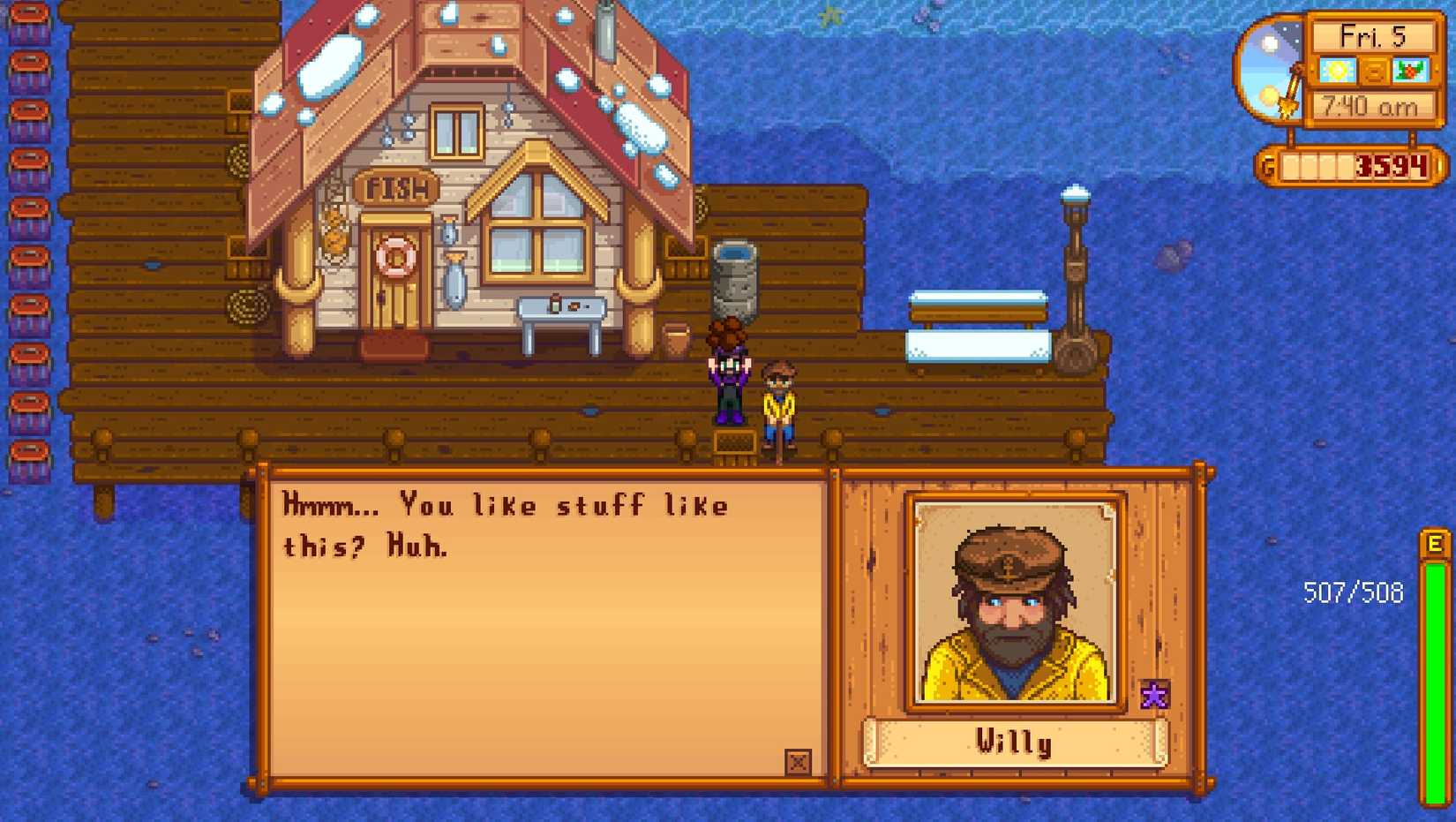The image size is (1456, 822).
Task: Click the Willy name plate under the portrait
Action: coord(1013,742)
